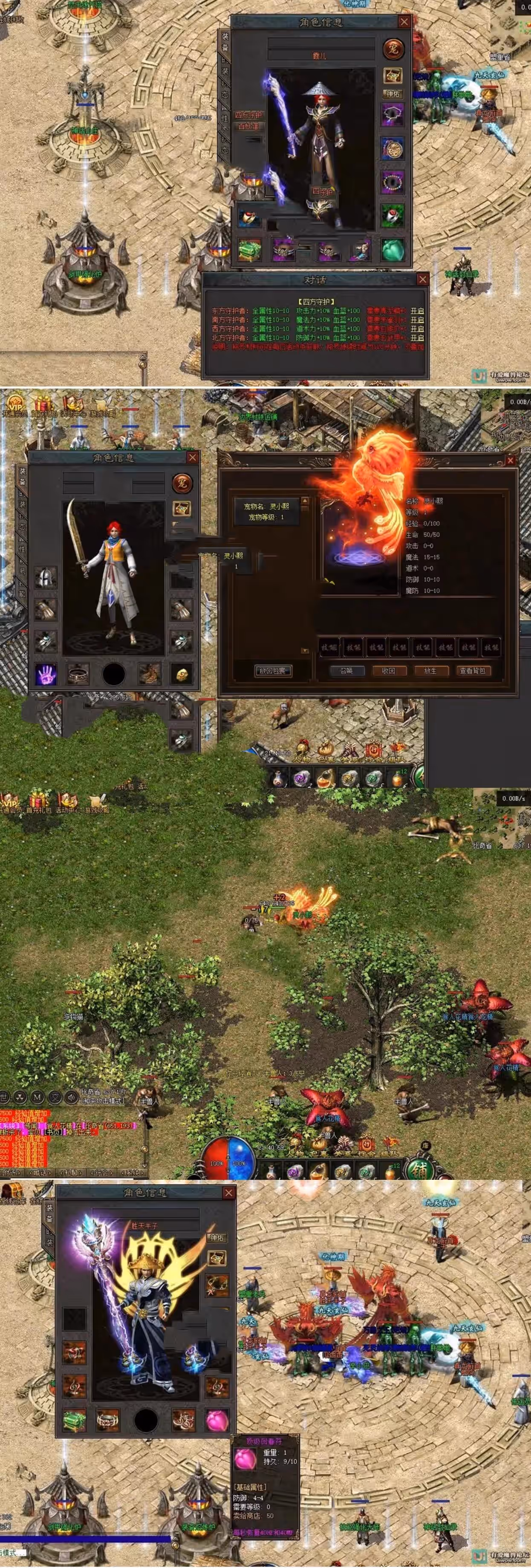Screen dimensions: 531x1568
Task: Select the colorful bead bracelet slot
Action: point(393,182)
